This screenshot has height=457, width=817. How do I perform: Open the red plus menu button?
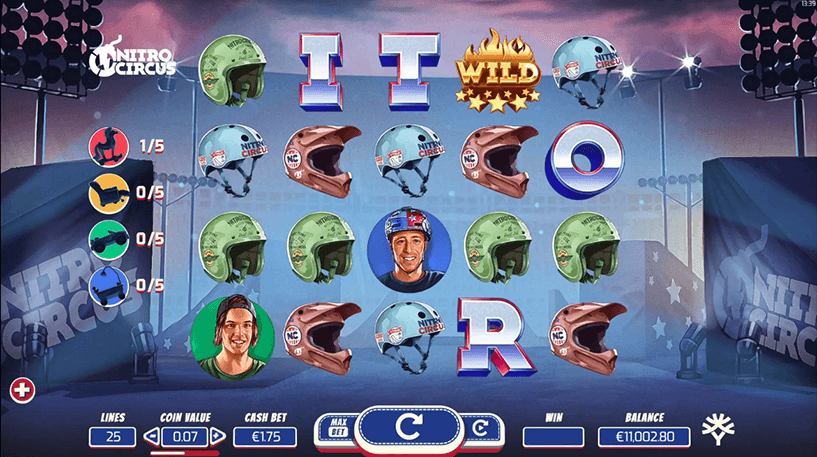(19, 387)
